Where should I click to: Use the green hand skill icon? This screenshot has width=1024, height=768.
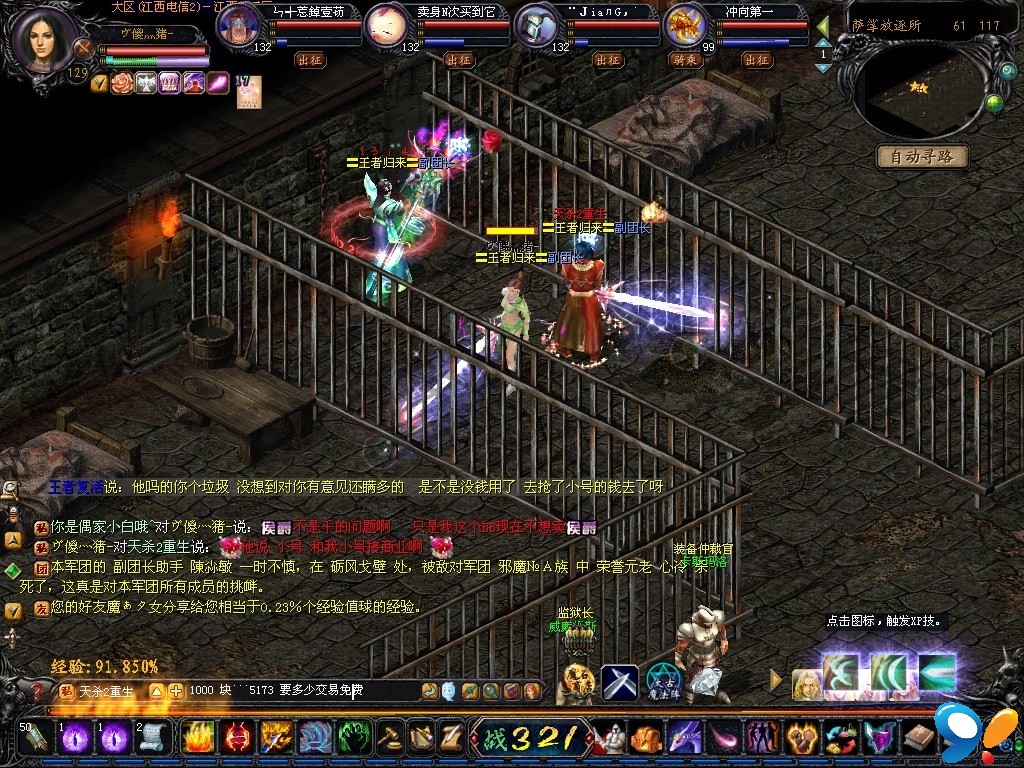point(354,738)
